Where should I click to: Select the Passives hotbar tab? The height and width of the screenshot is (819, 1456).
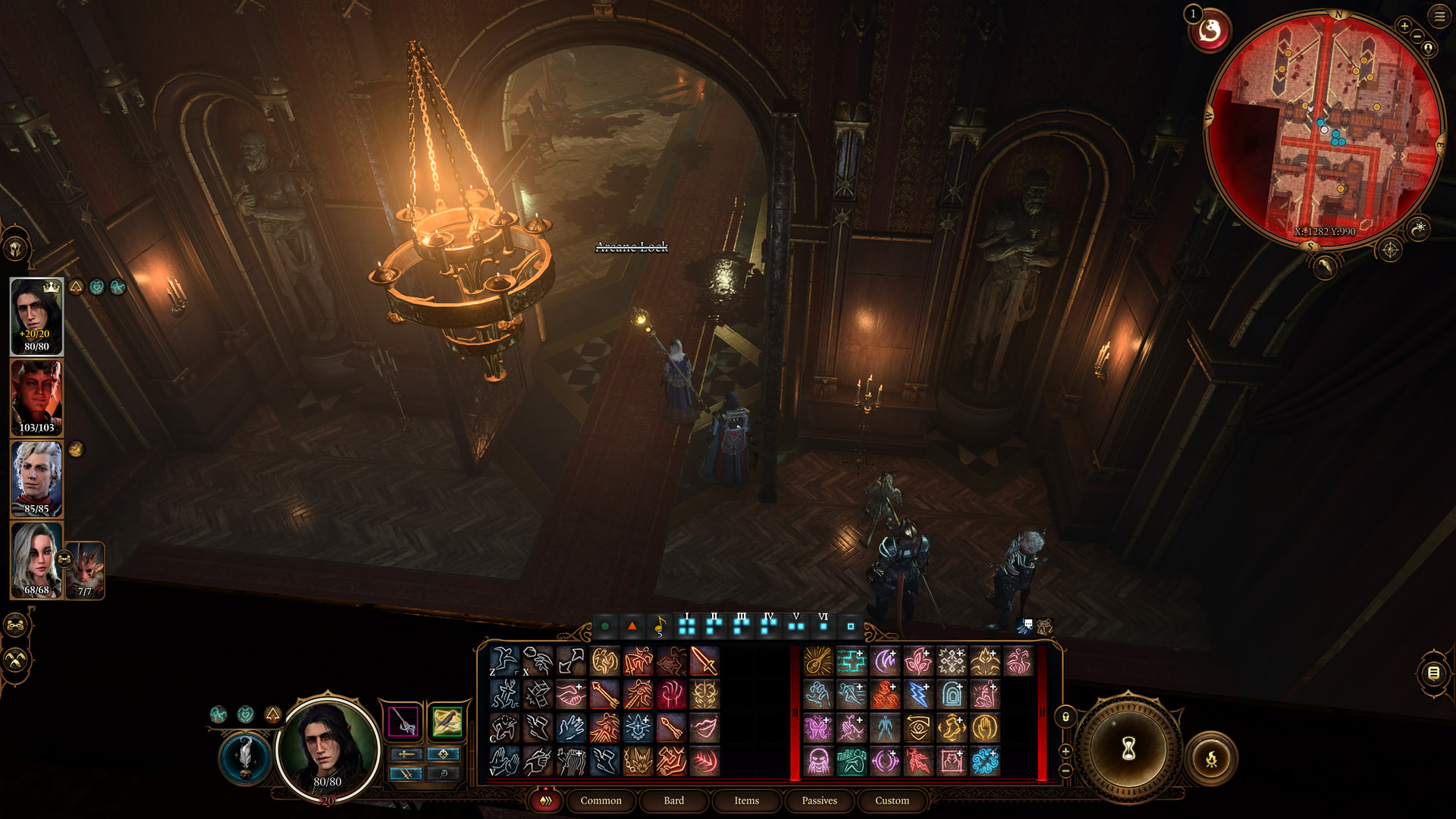(819, 801)
